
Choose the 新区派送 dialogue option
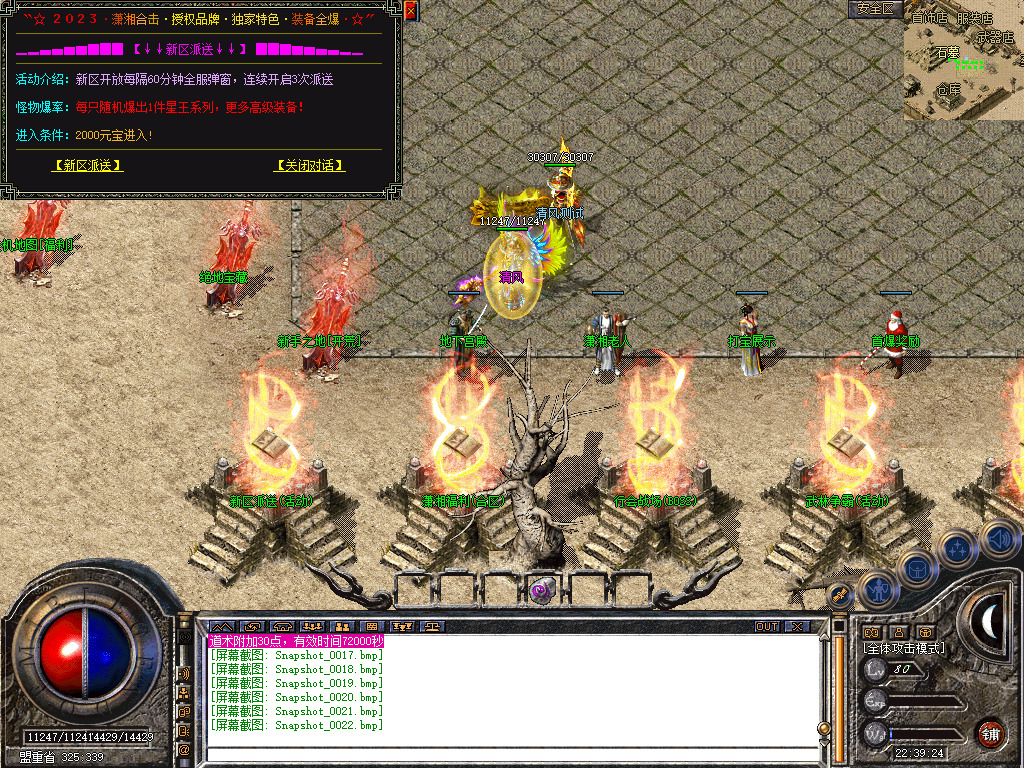click(88, 166)
